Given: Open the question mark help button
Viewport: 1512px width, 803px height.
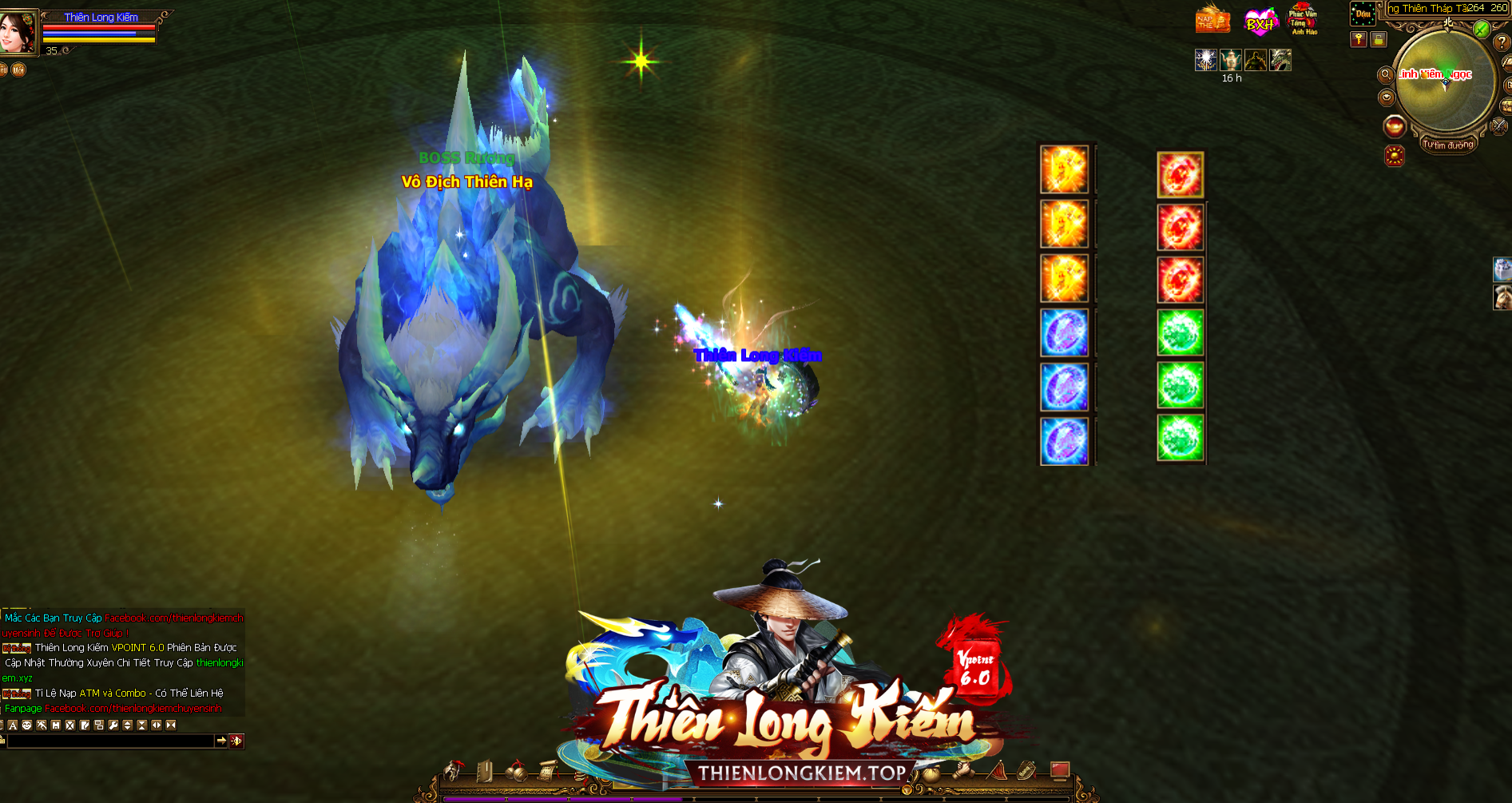Looking at the screenshot, I should point(1502,42).
